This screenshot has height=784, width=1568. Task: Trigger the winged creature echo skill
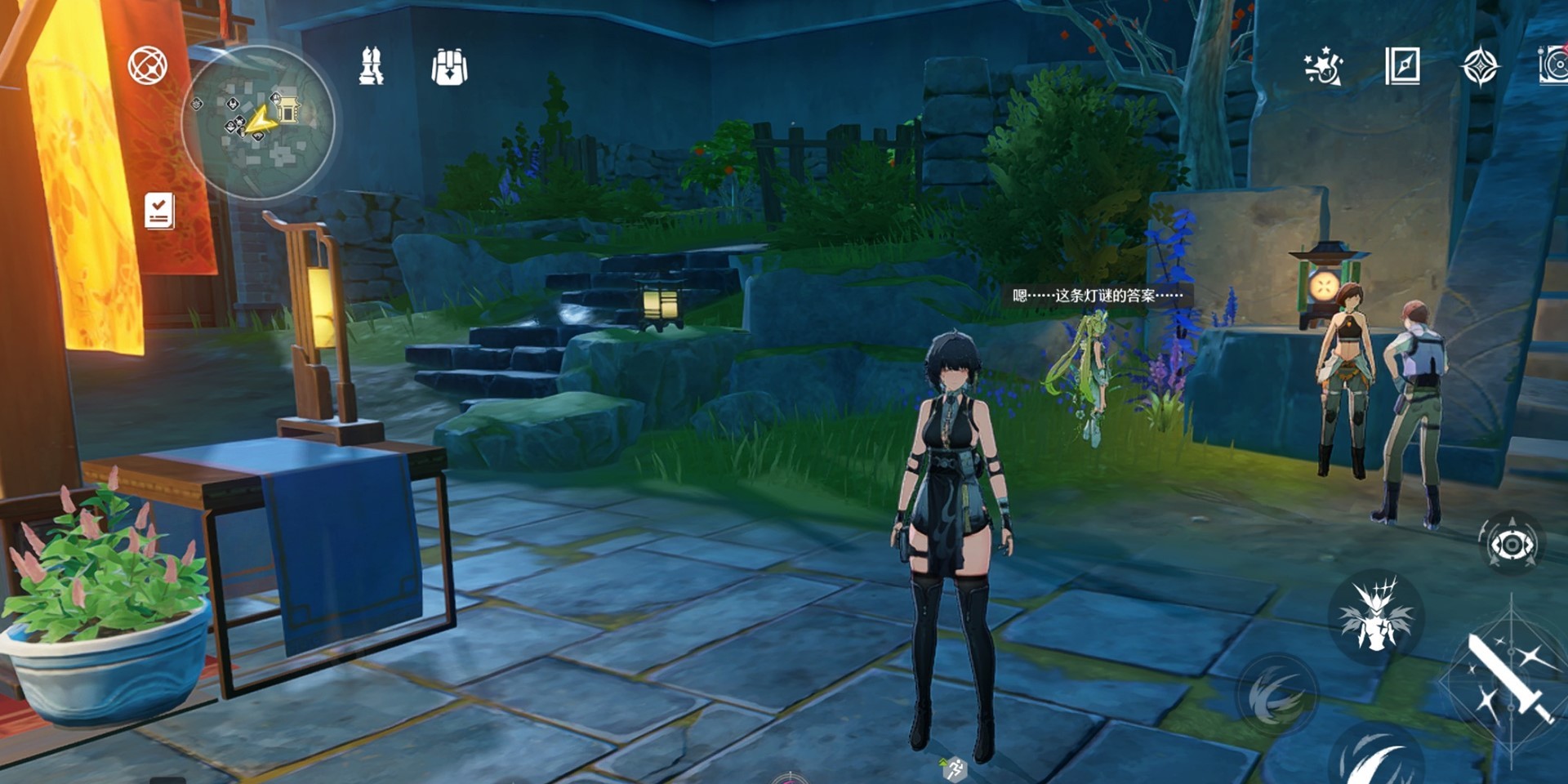point(1377,615)
